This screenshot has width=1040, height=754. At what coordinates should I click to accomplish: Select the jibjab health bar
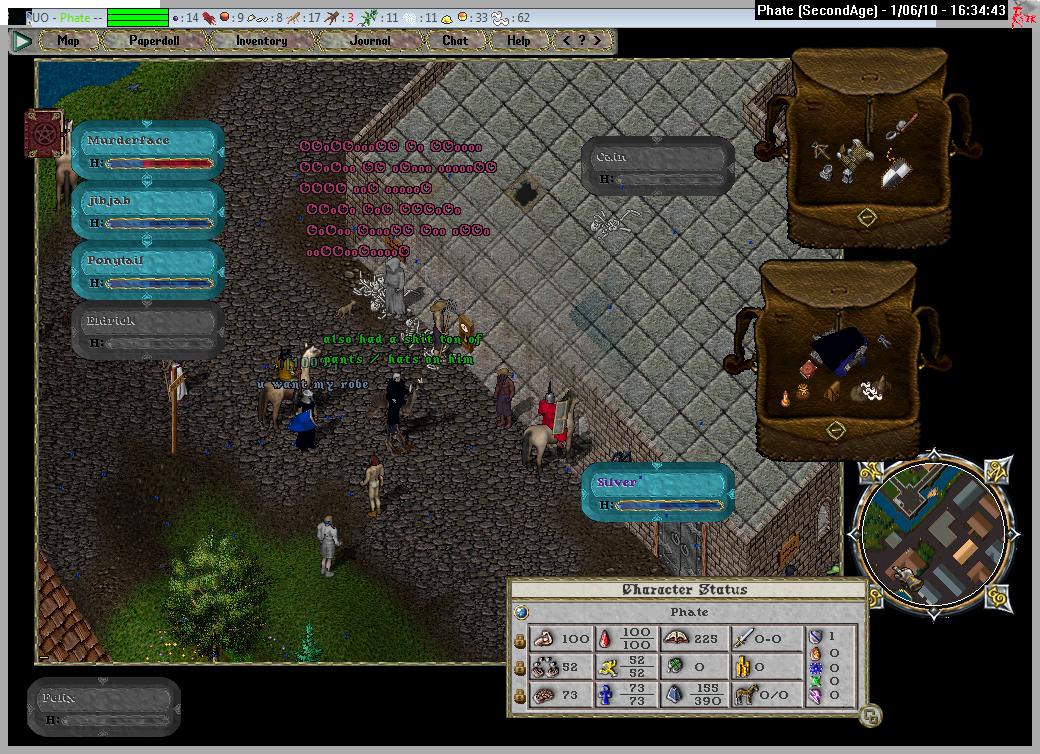coord(148,210)
